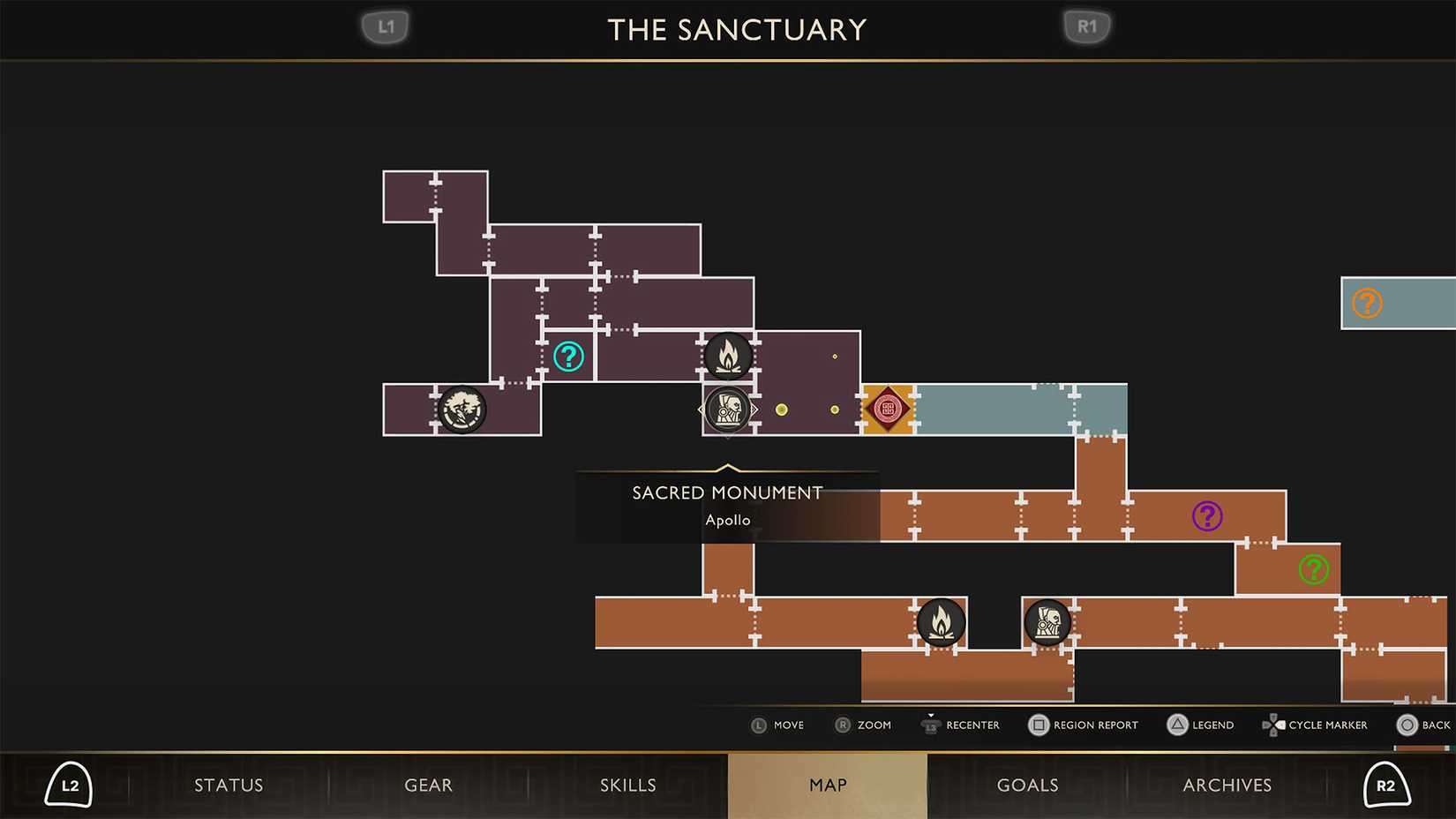Open the ARCHIVES tab
This screenshot has height=819, width=1456.
click(1227, 785)
